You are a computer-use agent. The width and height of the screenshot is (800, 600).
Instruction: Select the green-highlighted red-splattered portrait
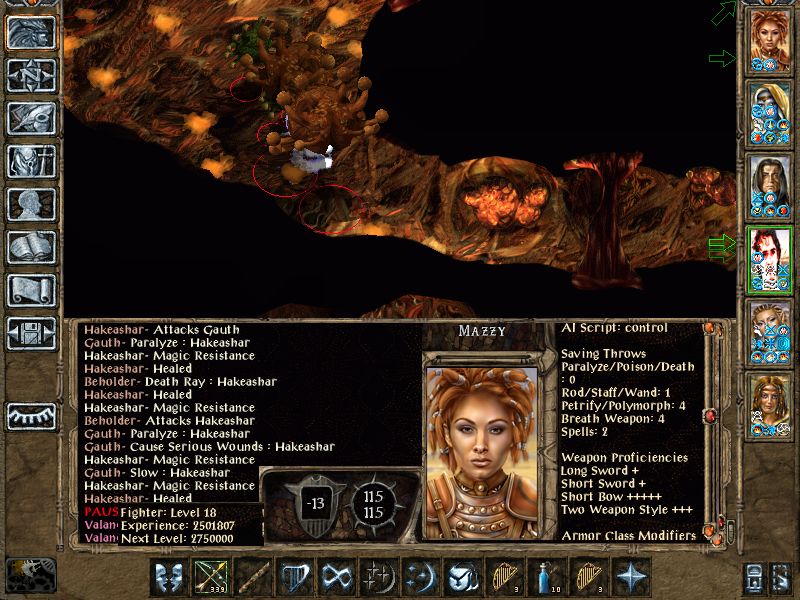[x=770, y=259]
